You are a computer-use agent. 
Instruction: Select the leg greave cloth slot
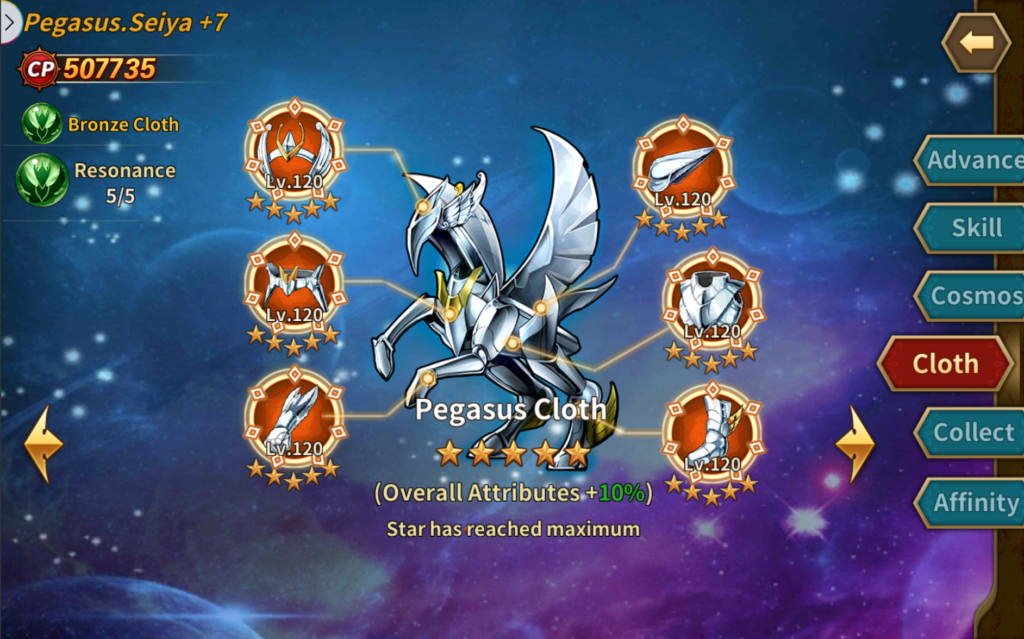coord(711,433)
